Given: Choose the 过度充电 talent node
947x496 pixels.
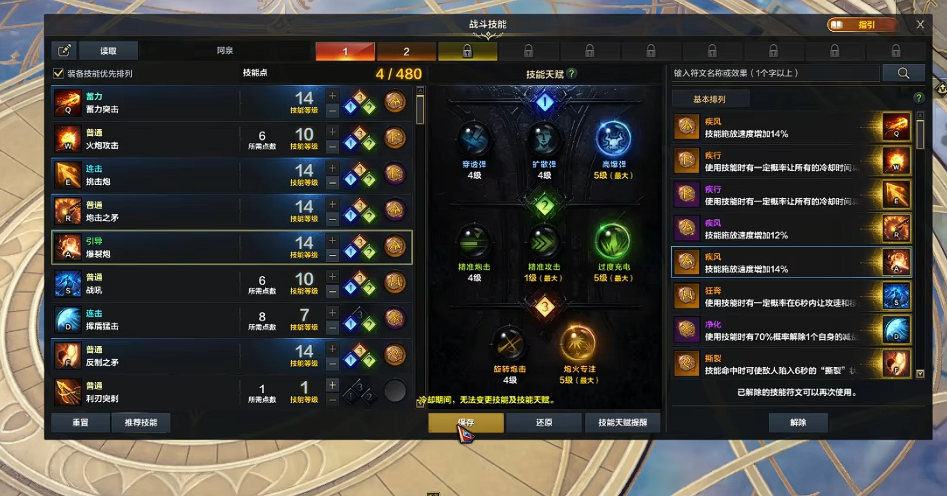Looking at the screenshot, I should point(614,242).
